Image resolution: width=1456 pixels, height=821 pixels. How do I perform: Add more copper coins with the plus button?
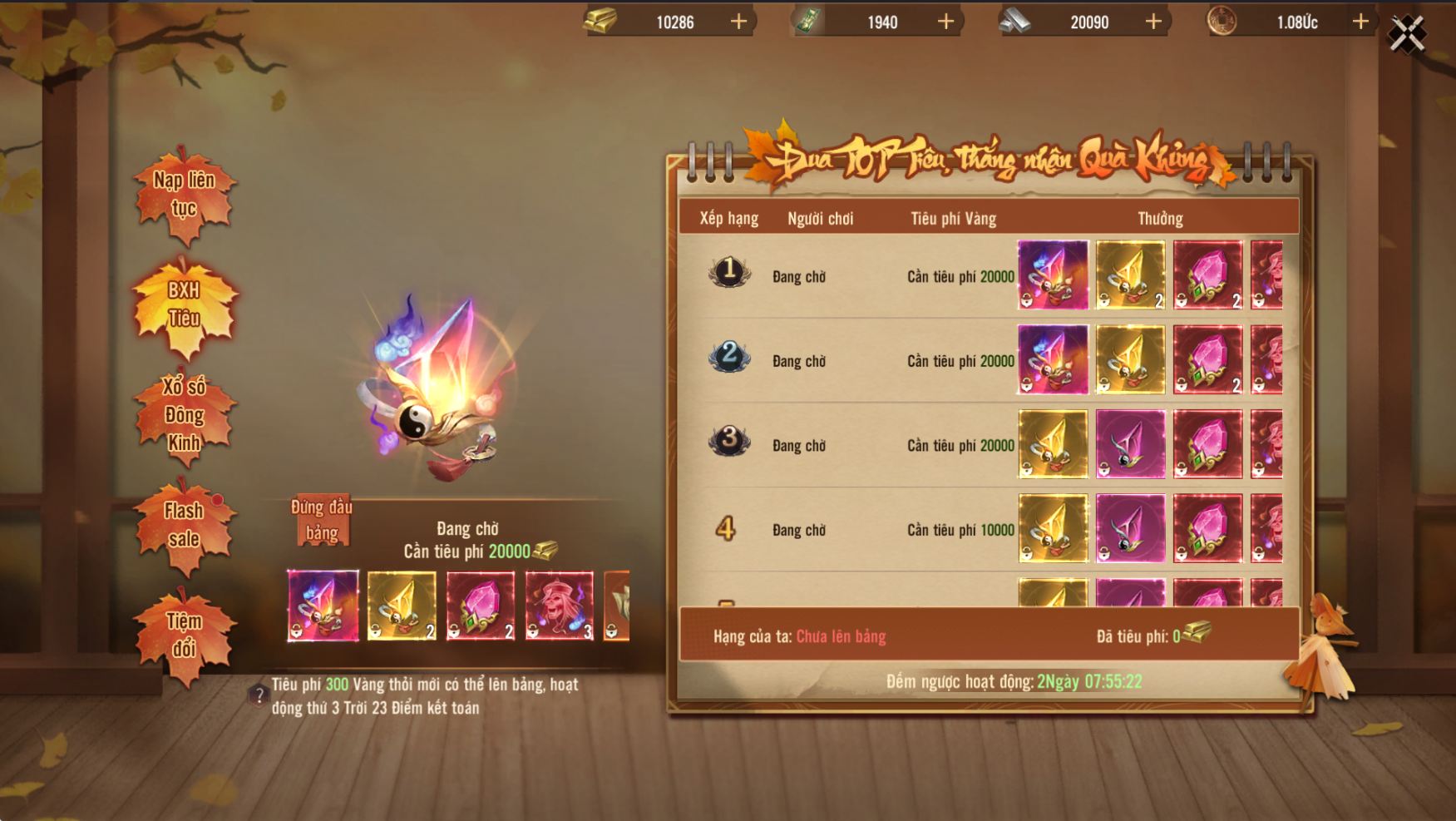point(1360,22)
